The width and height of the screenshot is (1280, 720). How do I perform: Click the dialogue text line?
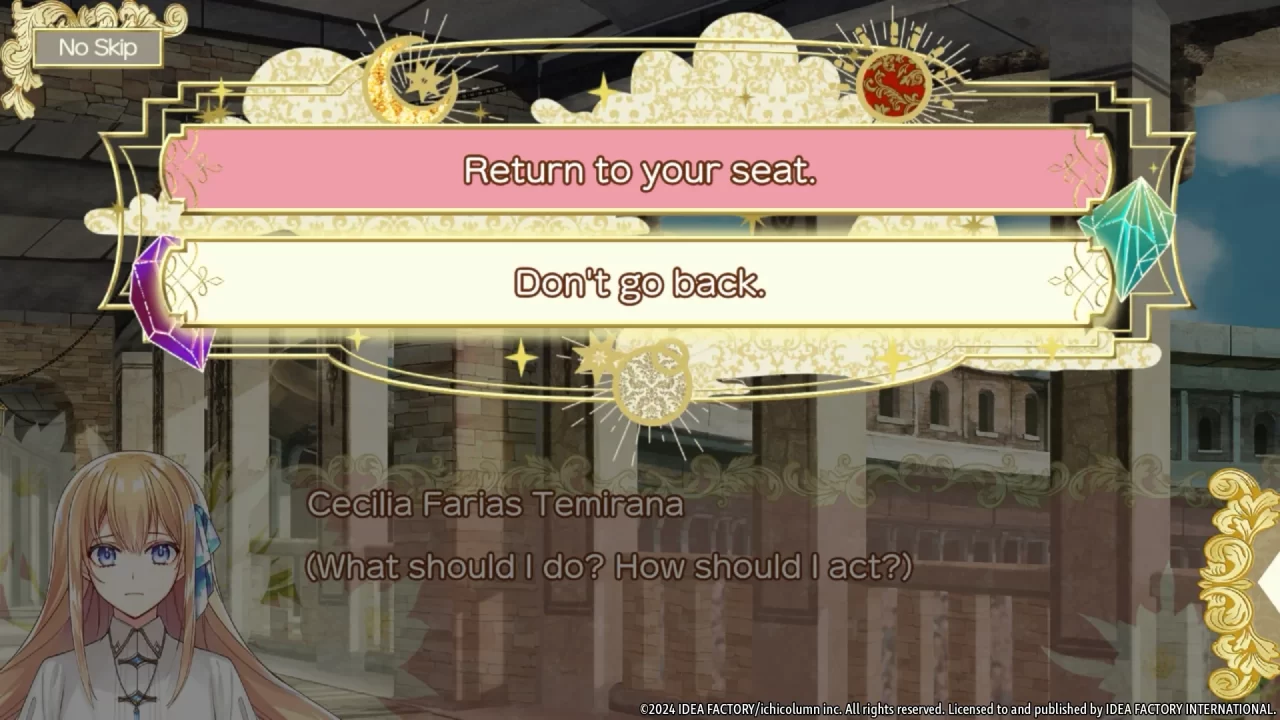click(608, 567)
